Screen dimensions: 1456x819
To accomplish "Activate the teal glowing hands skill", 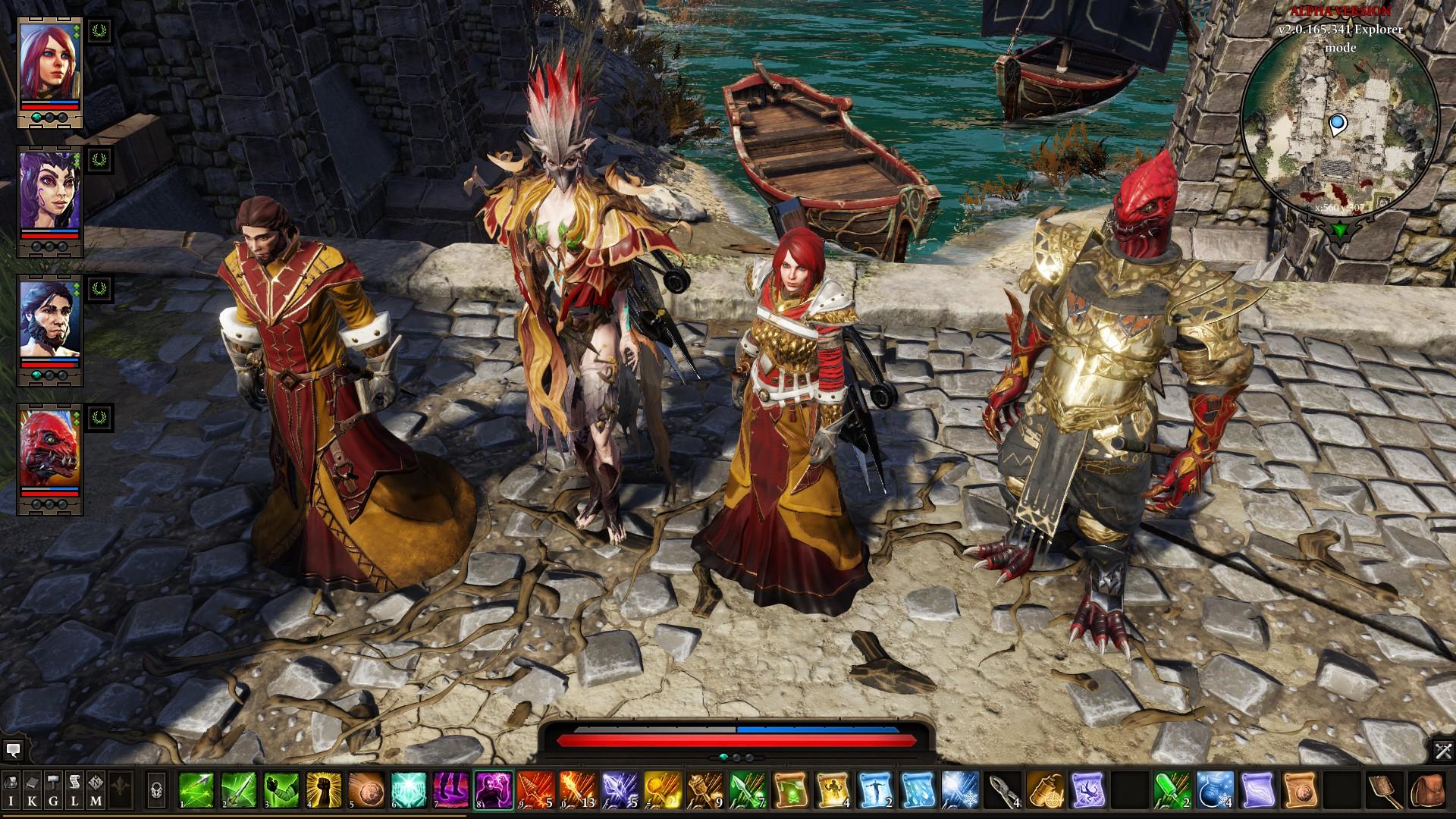I will tap(408, 790).
